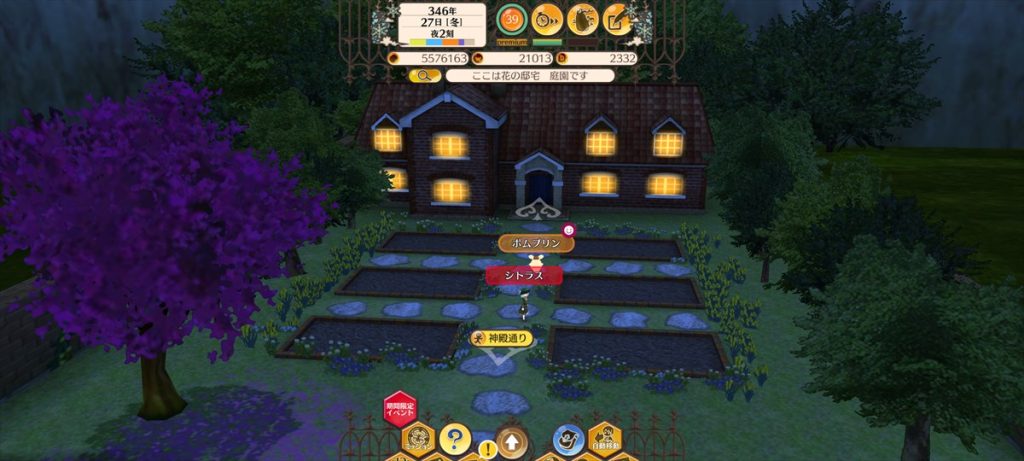1024x461 pixels.
Task: Toggle the 自動移動 auto-move hexagon
Action: click(x=604, y=439)
